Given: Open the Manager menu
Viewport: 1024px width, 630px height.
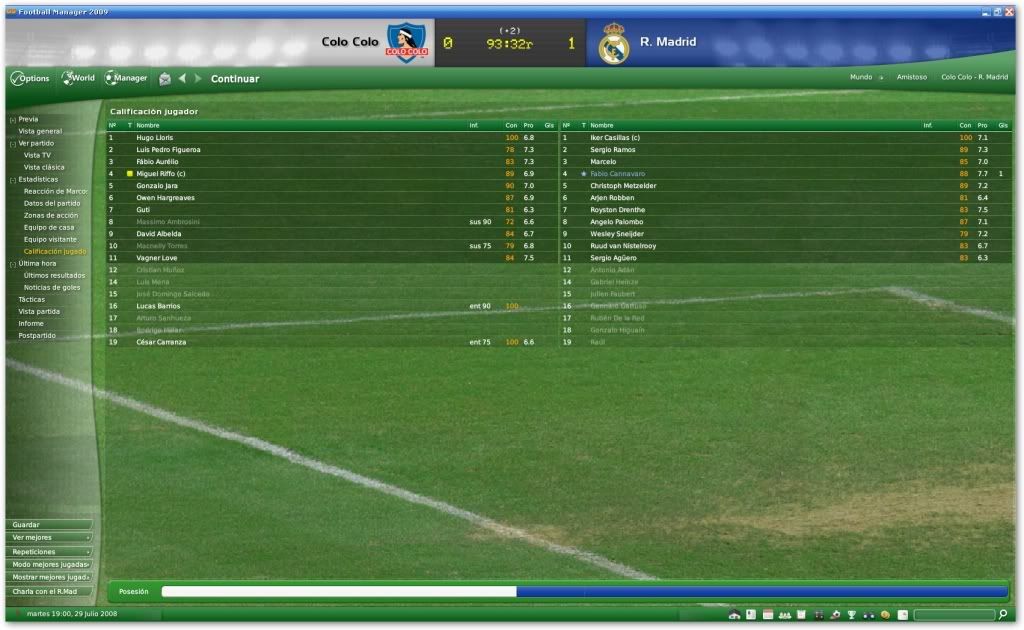Looking at the screenshot, I should tap(127, 78).
